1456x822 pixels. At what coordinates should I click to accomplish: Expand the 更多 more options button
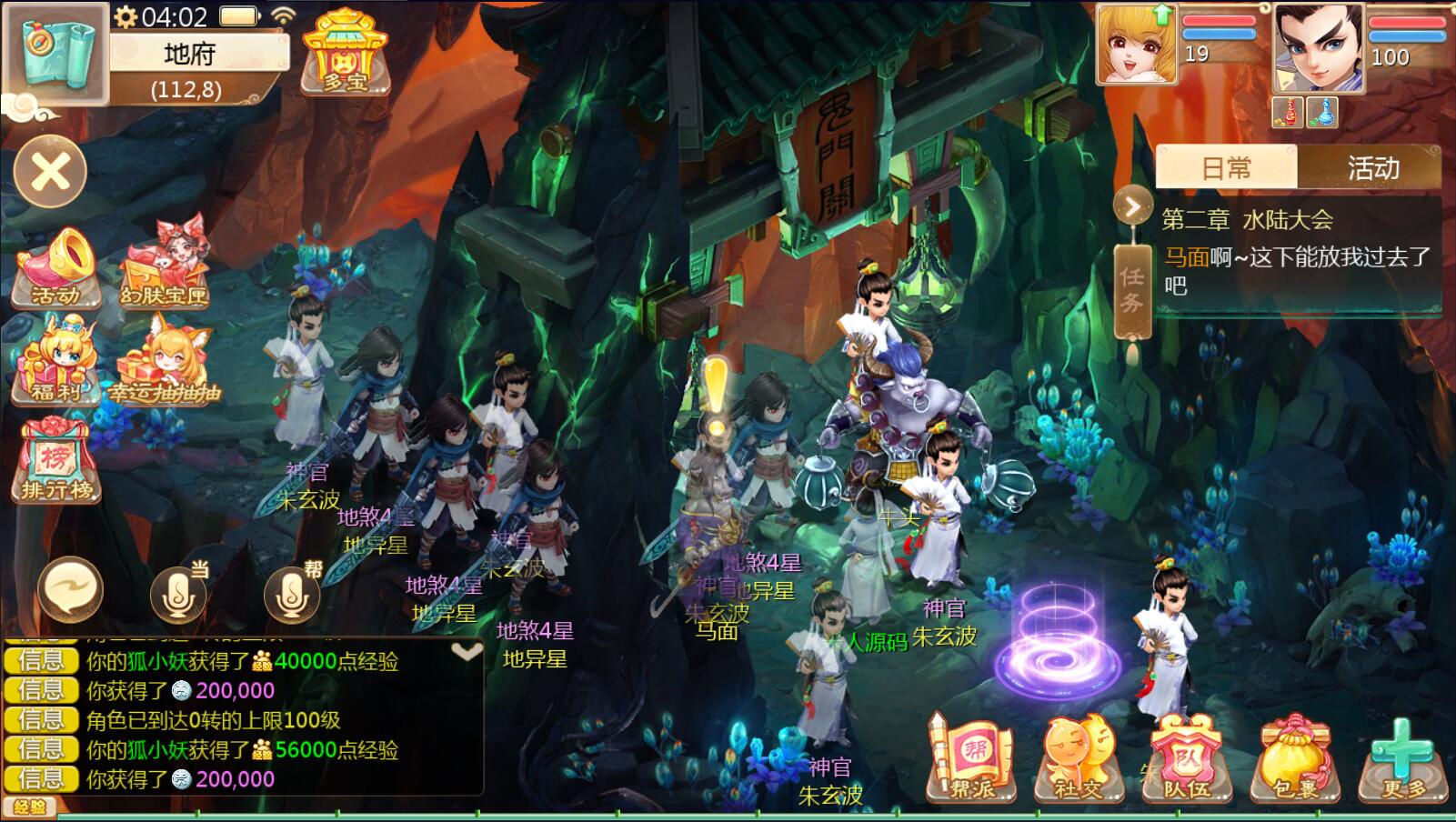[x=1402, y=760]
